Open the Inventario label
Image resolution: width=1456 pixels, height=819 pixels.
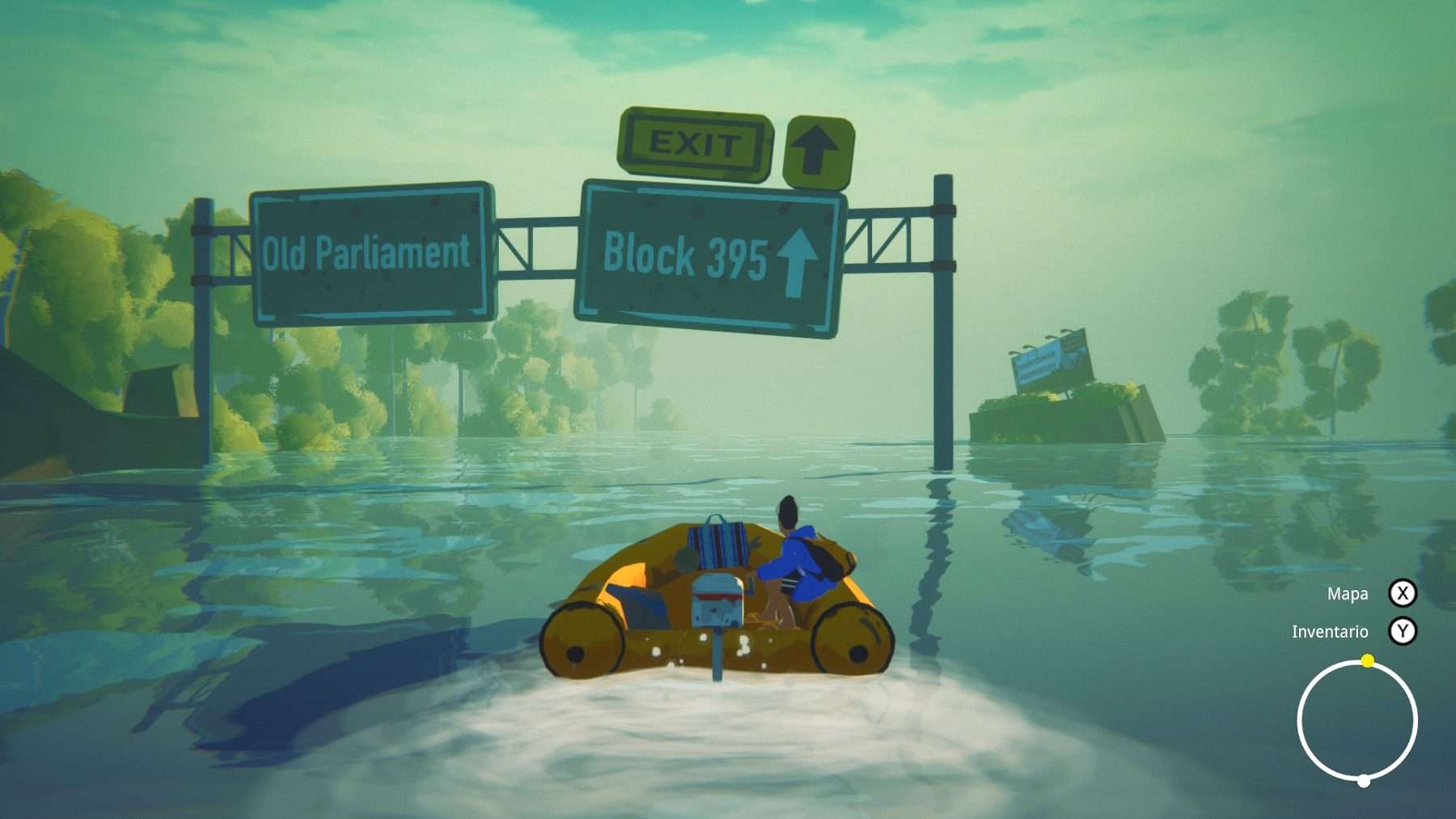pyautogui.click(x=1329, y=632)
